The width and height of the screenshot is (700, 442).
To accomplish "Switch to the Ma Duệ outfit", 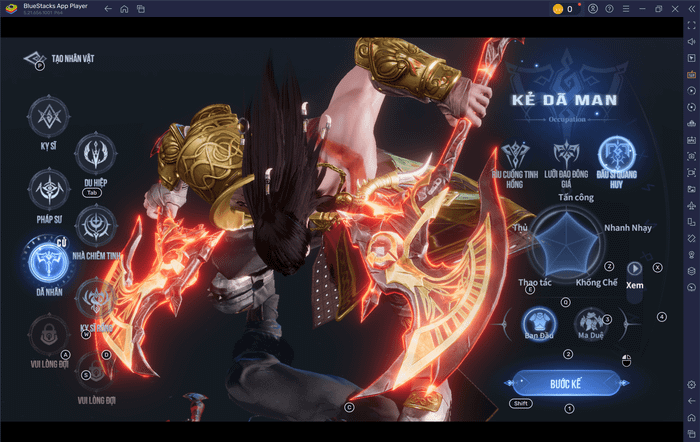I will click(x=590, y=323).
